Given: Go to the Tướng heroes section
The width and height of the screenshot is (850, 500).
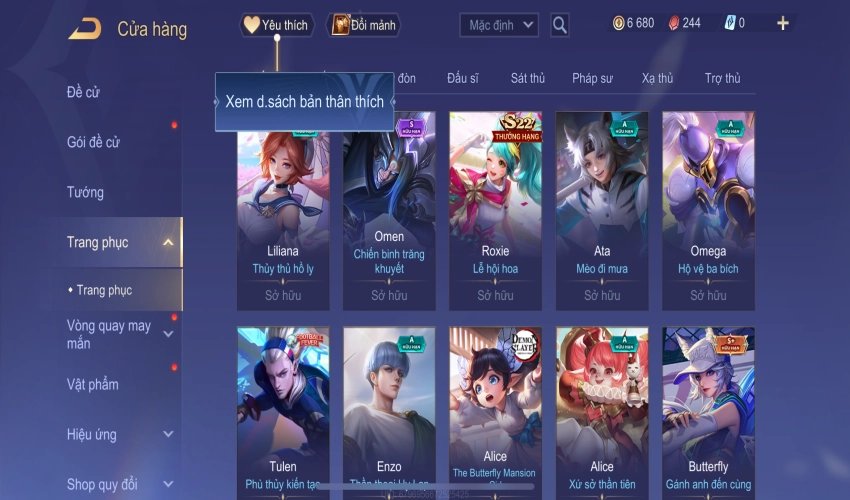Looking at the screenshot, I should pos(85,192).
